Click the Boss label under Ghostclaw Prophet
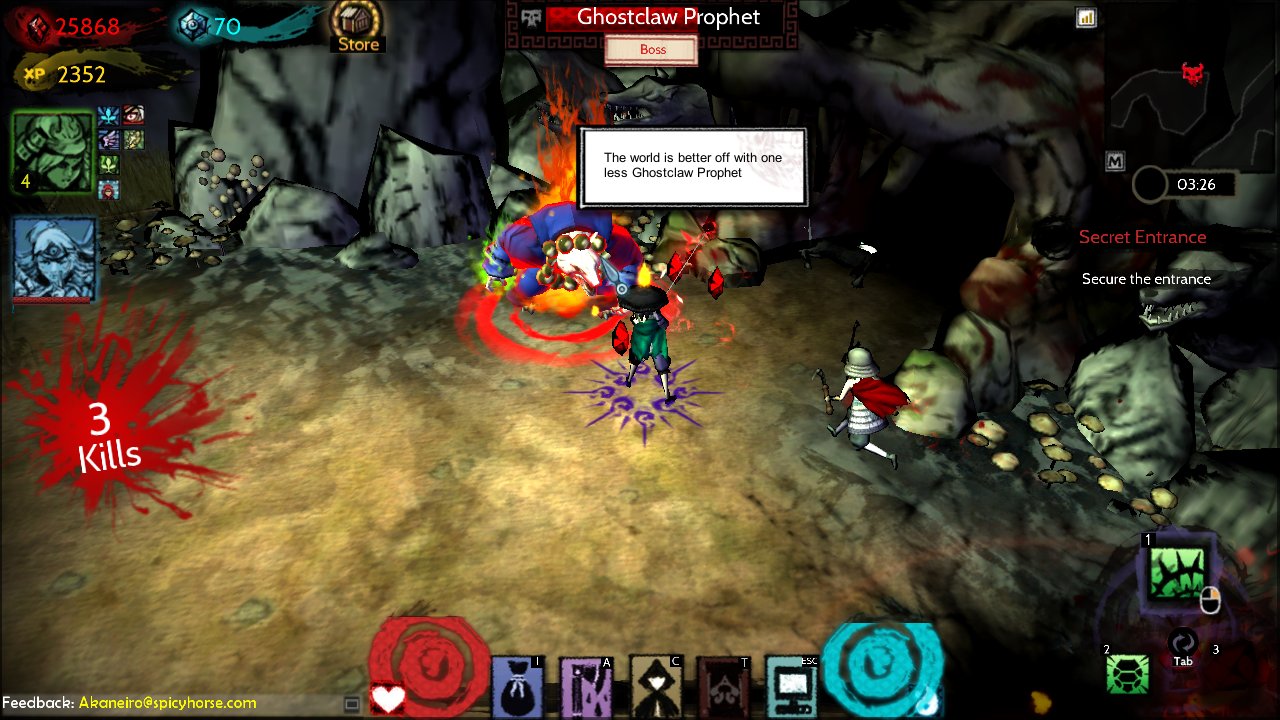 coord(652,50)
